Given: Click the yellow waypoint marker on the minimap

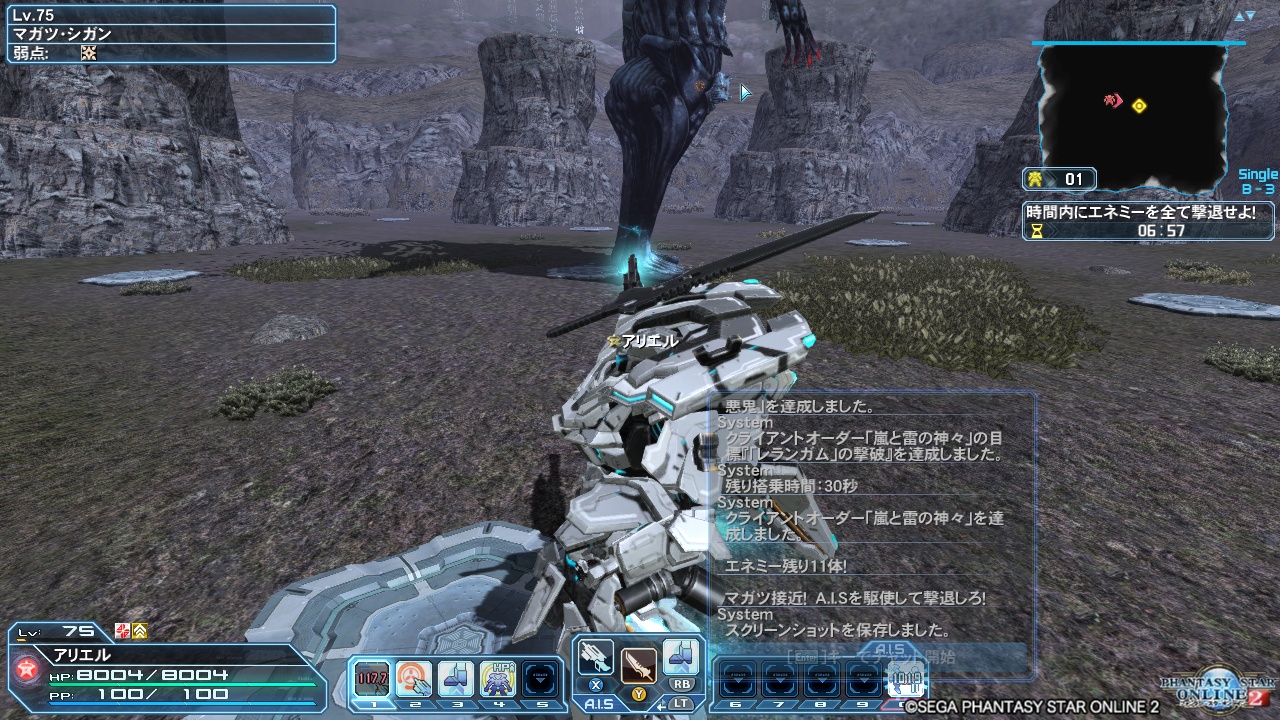Looking at the screenshot, I should (1140, 105).
